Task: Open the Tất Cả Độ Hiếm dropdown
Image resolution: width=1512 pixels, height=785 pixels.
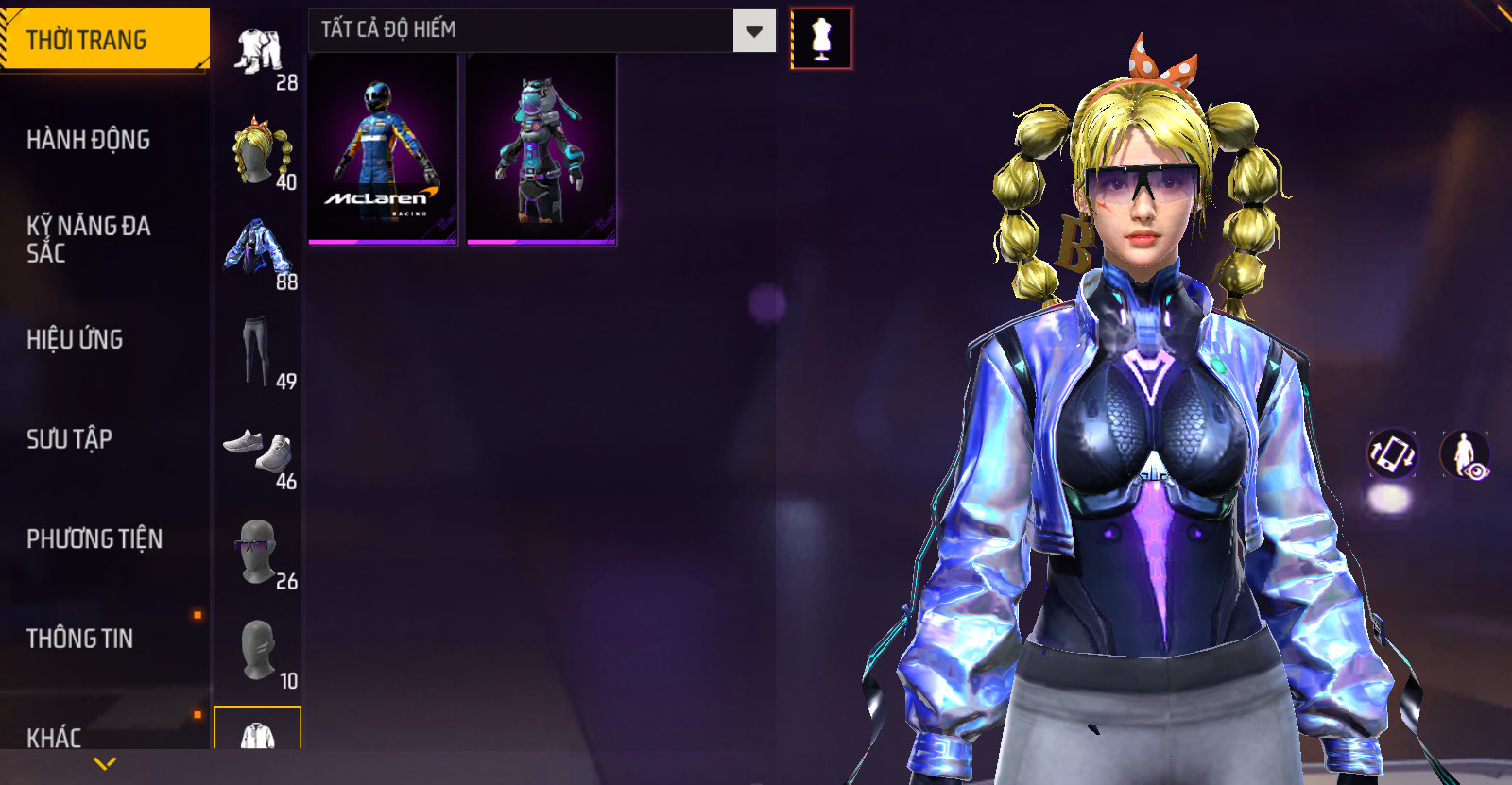Action: [x=541, y=30]
